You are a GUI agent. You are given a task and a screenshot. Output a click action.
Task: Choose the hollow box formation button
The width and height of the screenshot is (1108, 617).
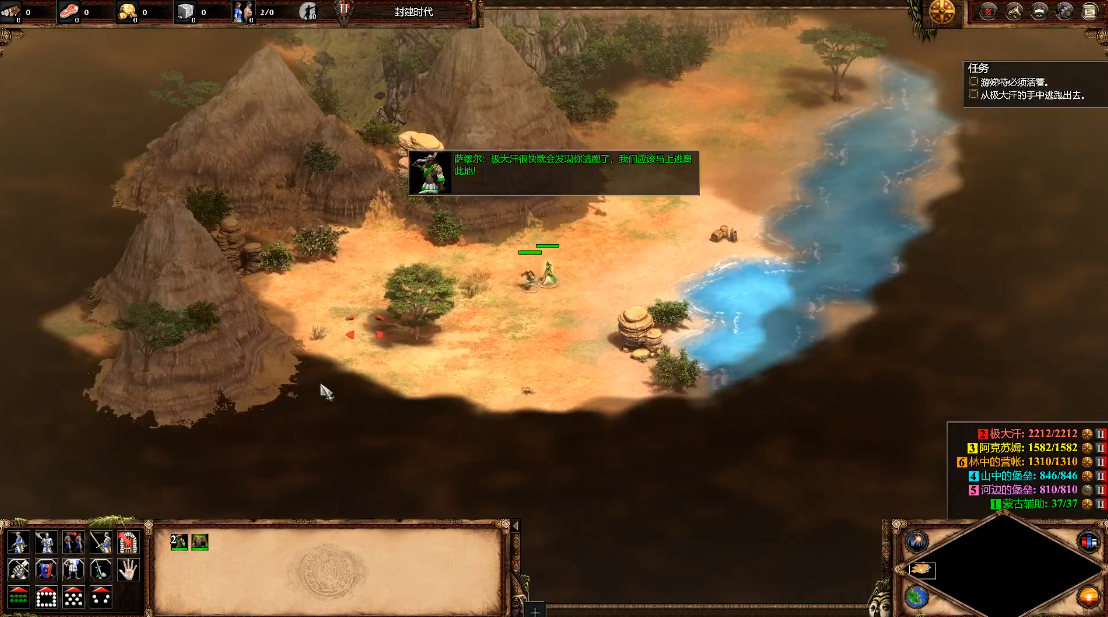[46, 597]
